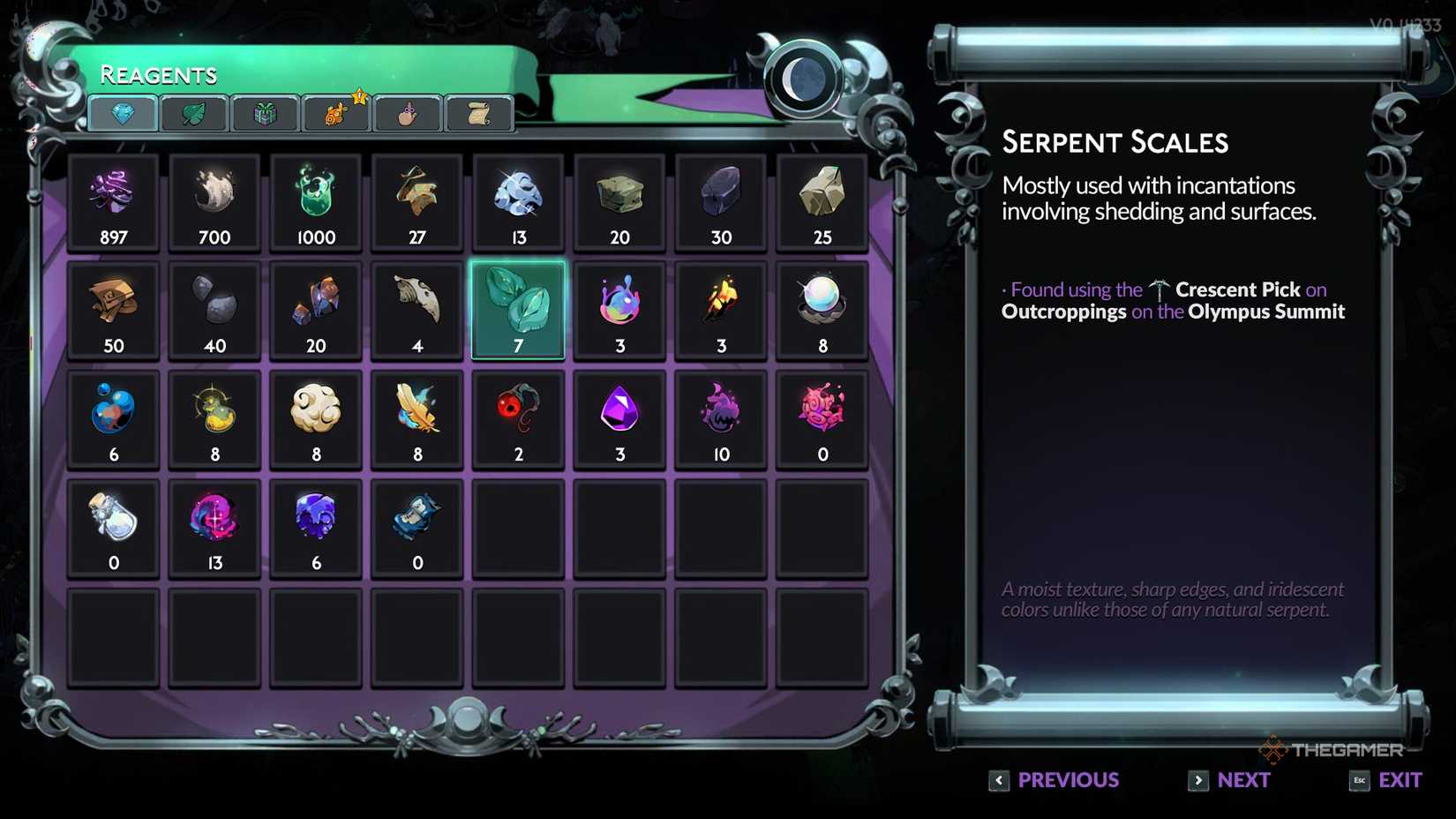This screenshot has height=819, width=1456.
Task: Switch to the gift box tab
Action: point(265,113)
